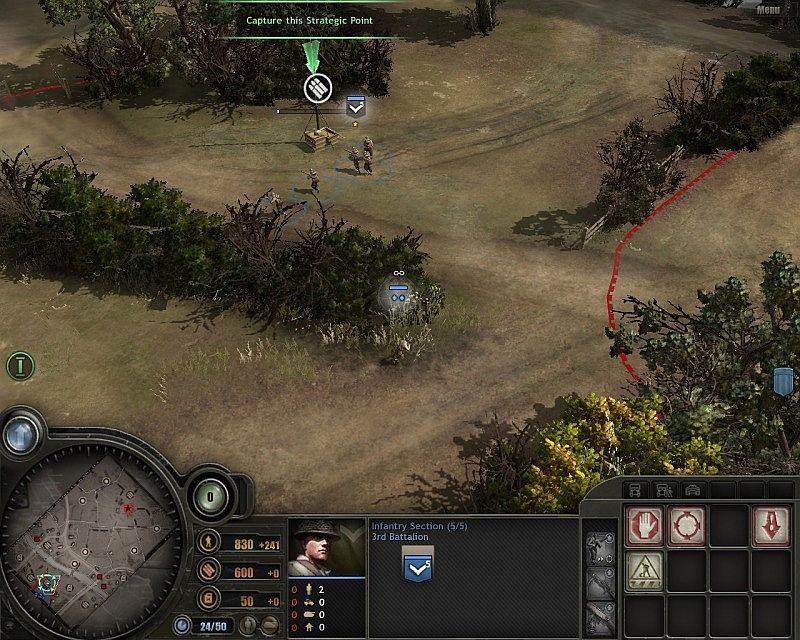This screenshot has width=800, height=640.
Task: Click the green command points dial
Action: (212, 497)
